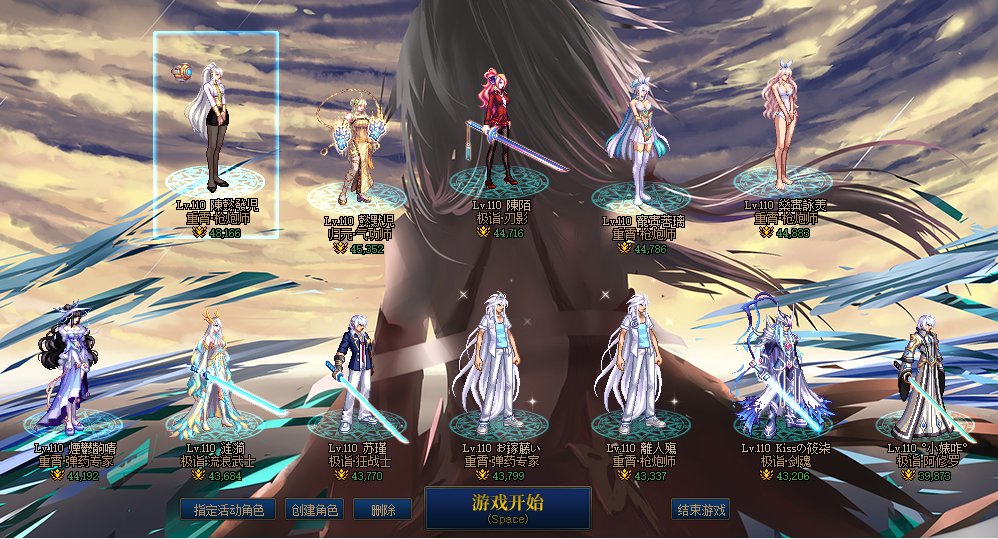Exit with the 结束游戏 button
998x539 pixels.
coord(700,509)
